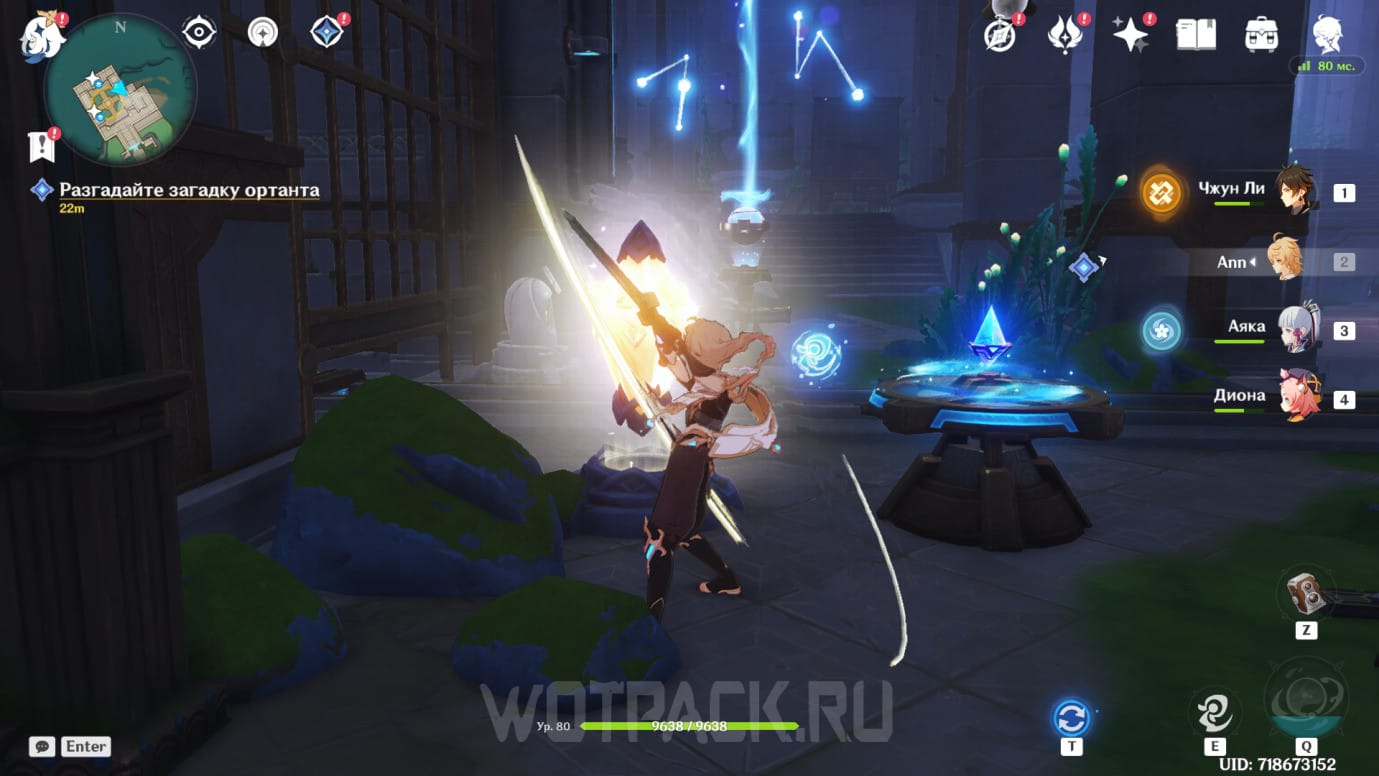Use the gadget icon above the skills
The image size is (1379, 776).
pos(1305,593)
